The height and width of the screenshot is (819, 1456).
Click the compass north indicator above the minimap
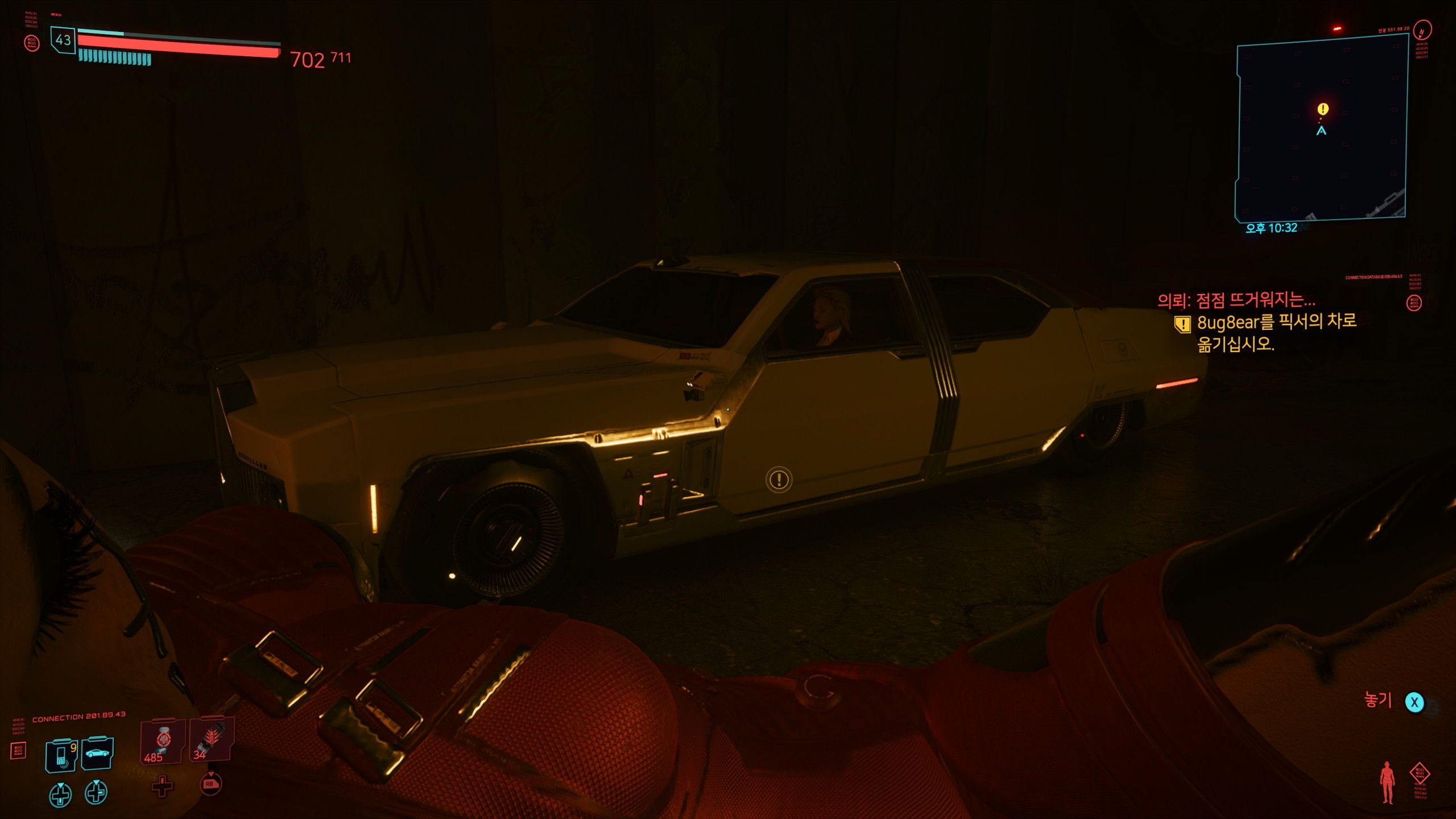tap(1422, 30)
